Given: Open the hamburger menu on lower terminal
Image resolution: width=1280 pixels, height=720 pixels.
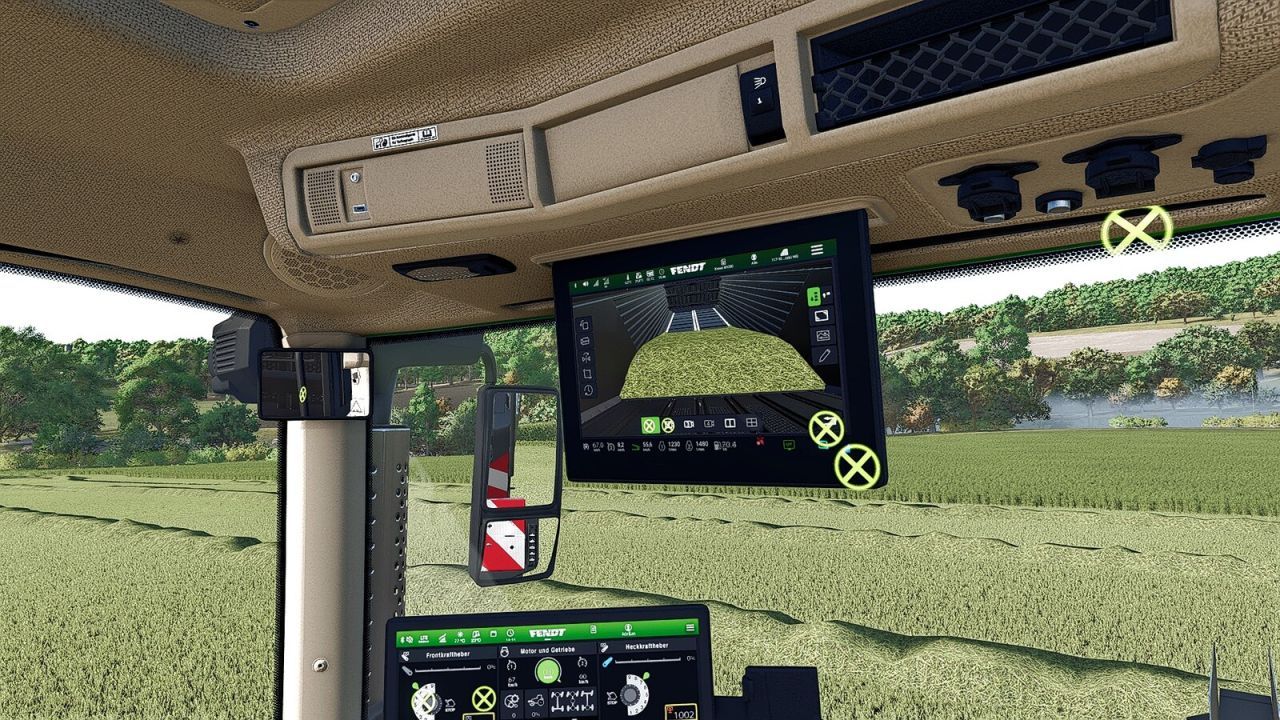Looking at the screenshot, I should [690, 627].
